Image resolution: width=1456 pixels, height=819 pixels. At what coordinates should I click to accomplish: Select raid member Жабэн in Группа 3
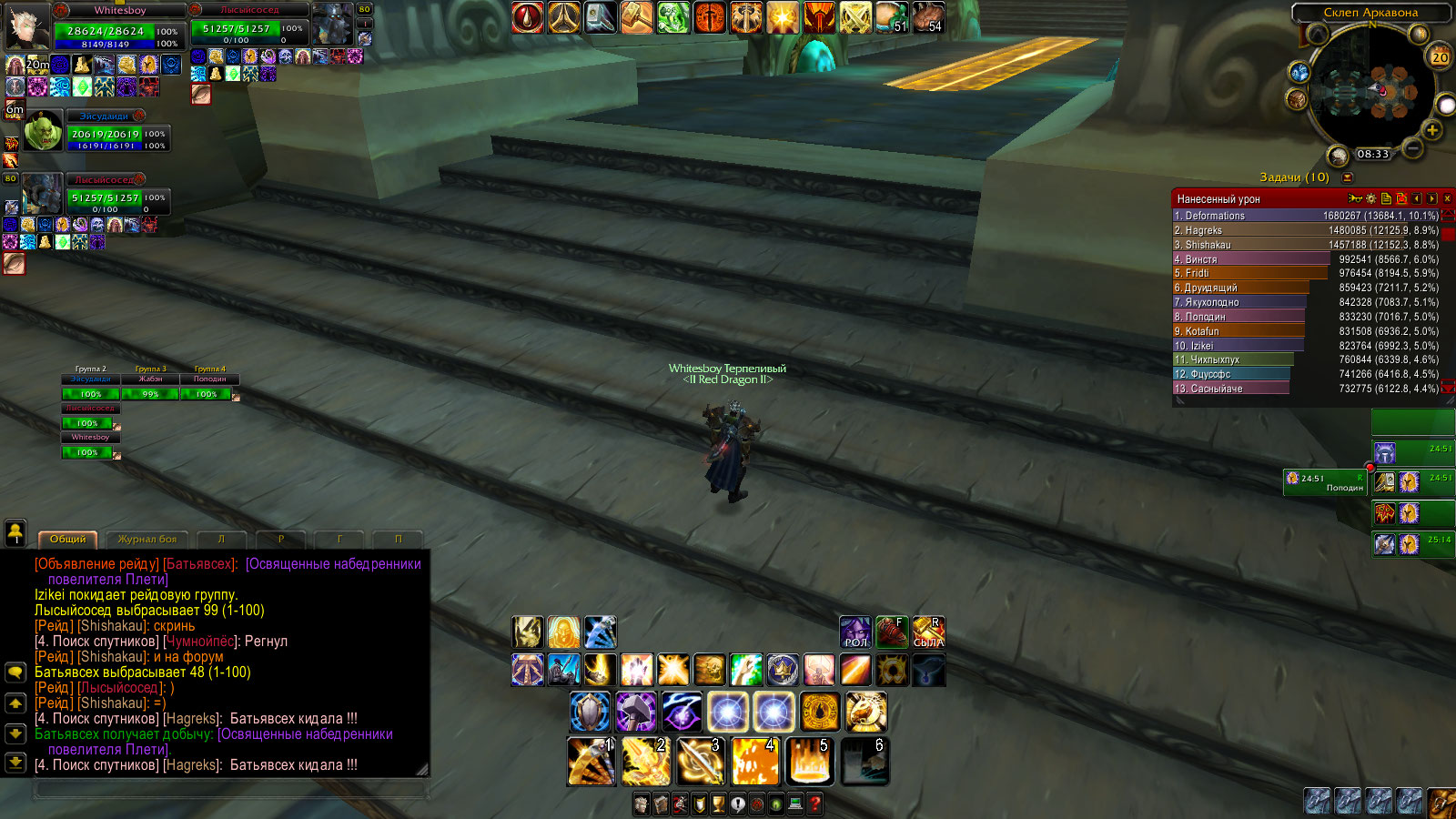tap(150, 394)
